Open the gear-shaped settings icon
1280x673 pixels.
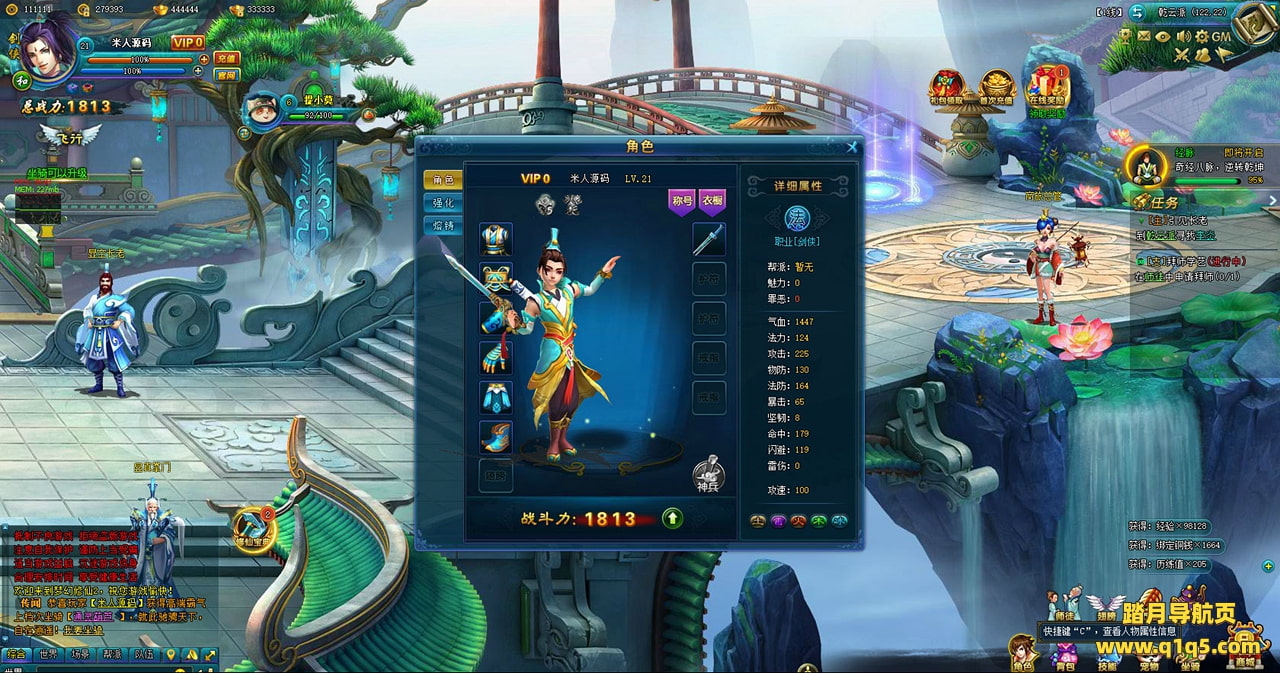point(1200,36)
